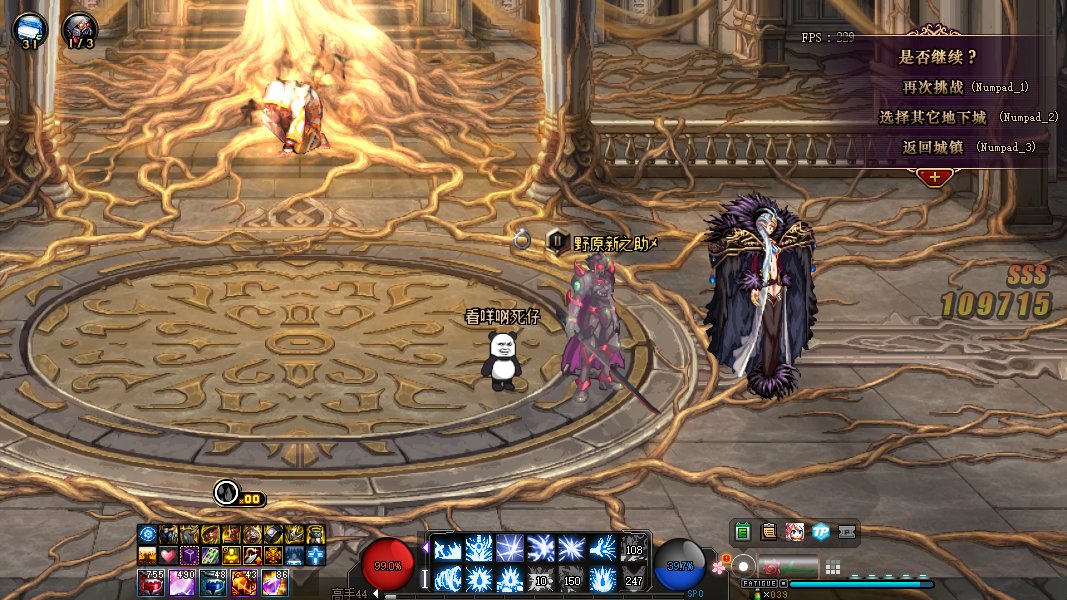Use the purple item with 490 count

tap(181, 582)
